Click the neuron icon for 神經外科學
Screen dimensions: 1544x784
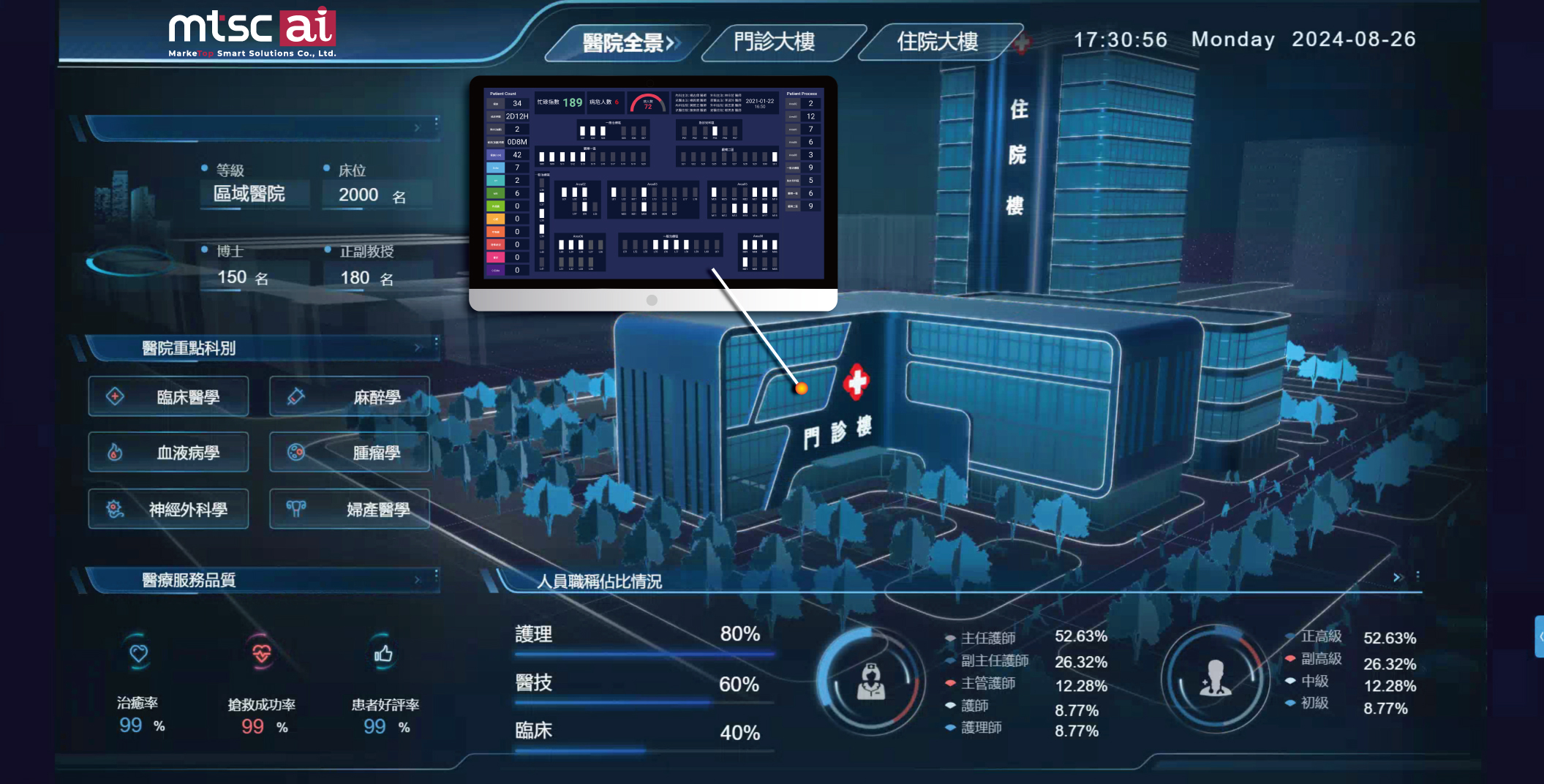click(114, 509)
